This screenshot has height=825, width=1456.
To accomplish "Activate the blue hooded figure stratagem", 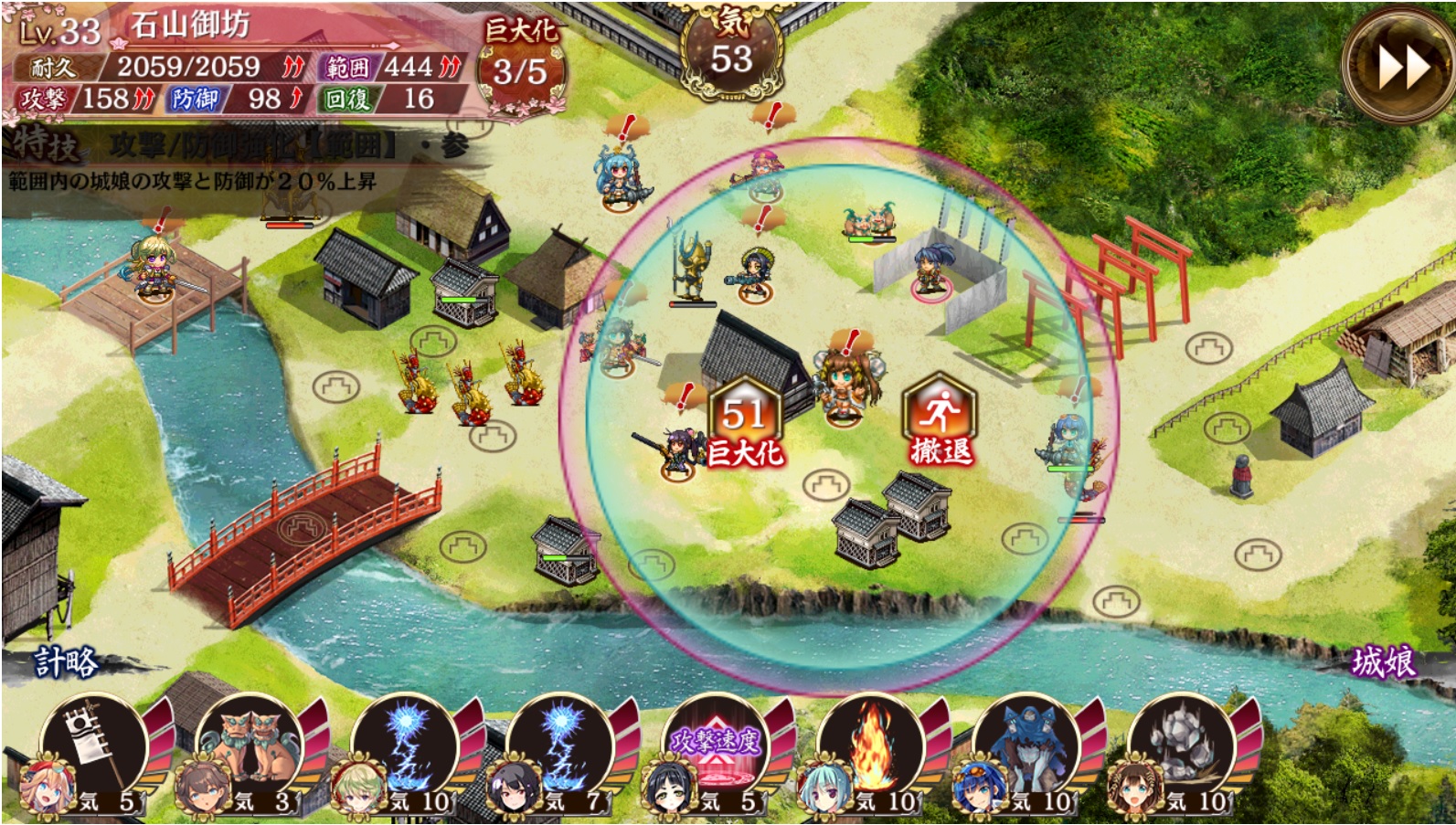I will [x=1026, y=745].
